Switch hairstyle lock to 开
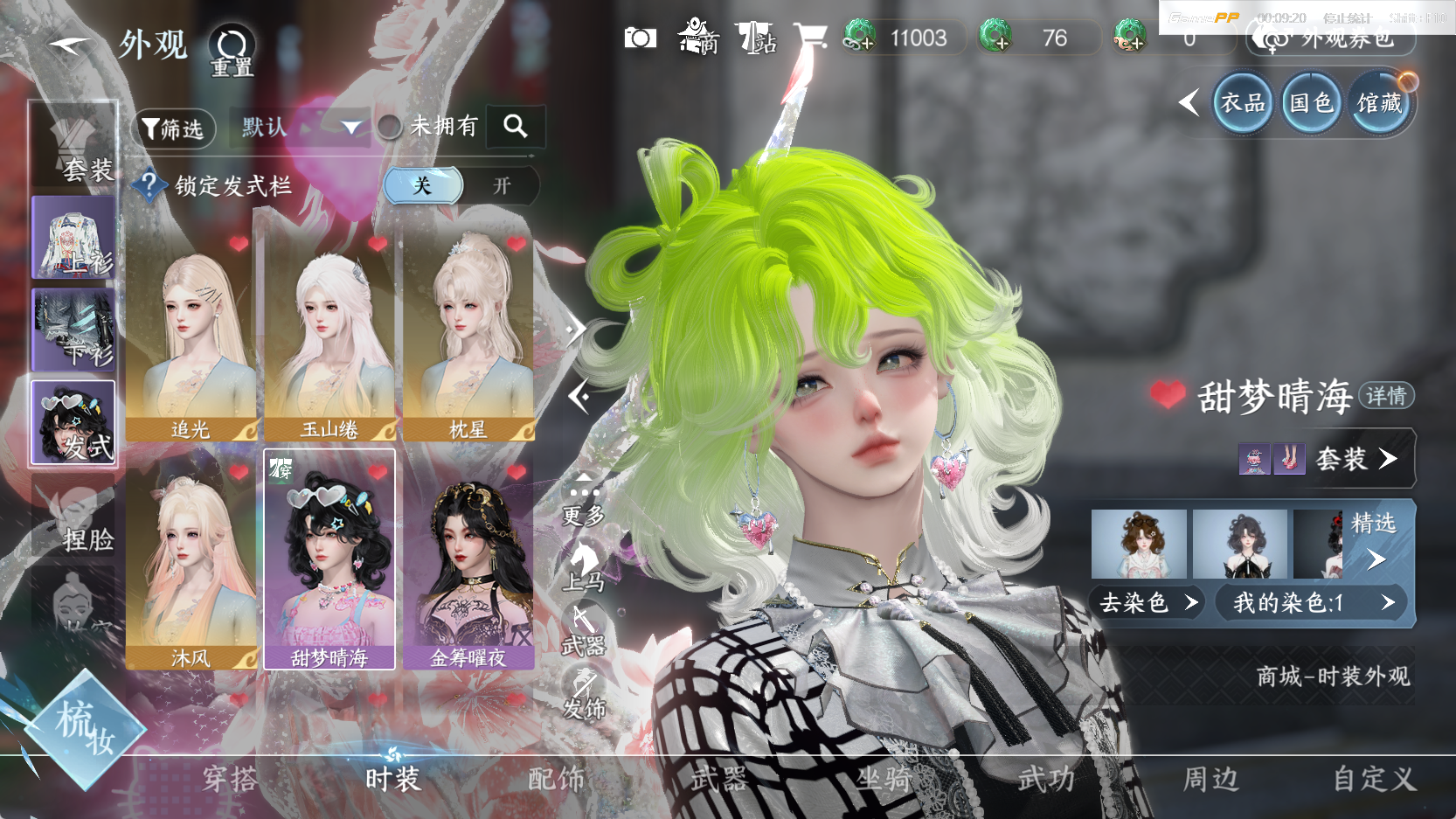This screenshot has width=1456, height=819. [x=501, y=186]
